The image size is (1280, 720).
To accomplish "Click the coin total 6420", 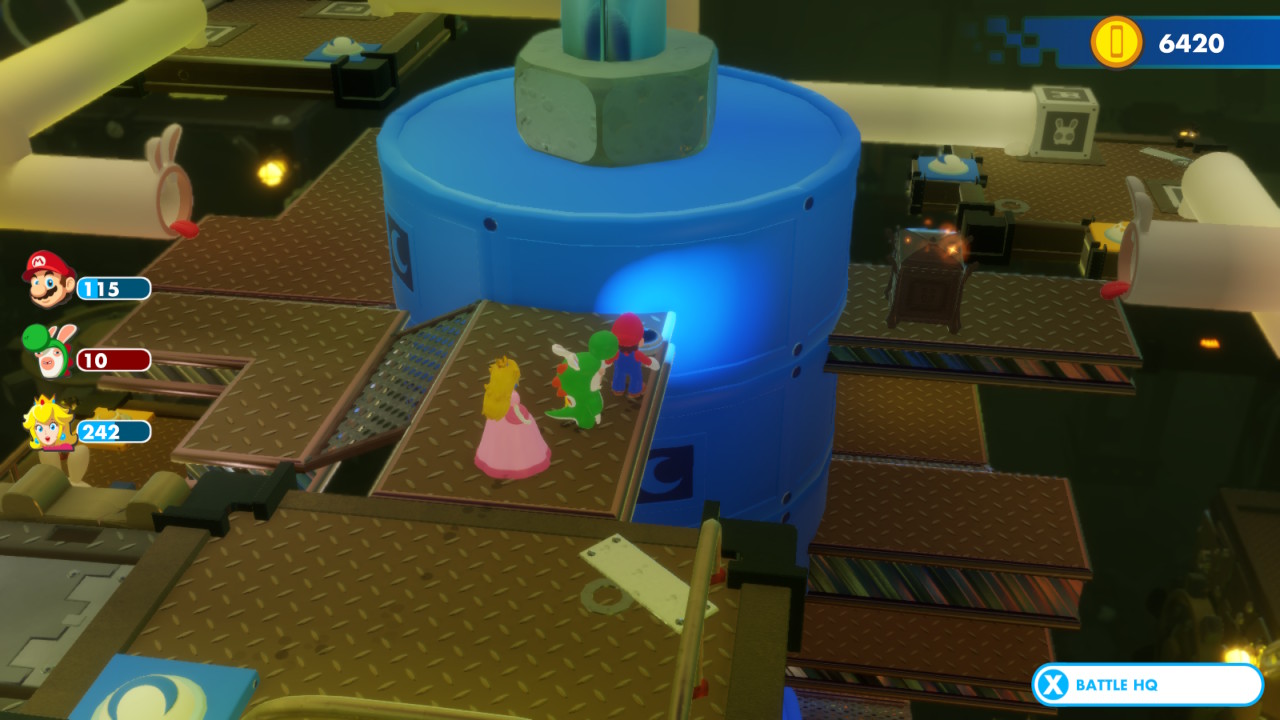I will tap(1192, 44).
